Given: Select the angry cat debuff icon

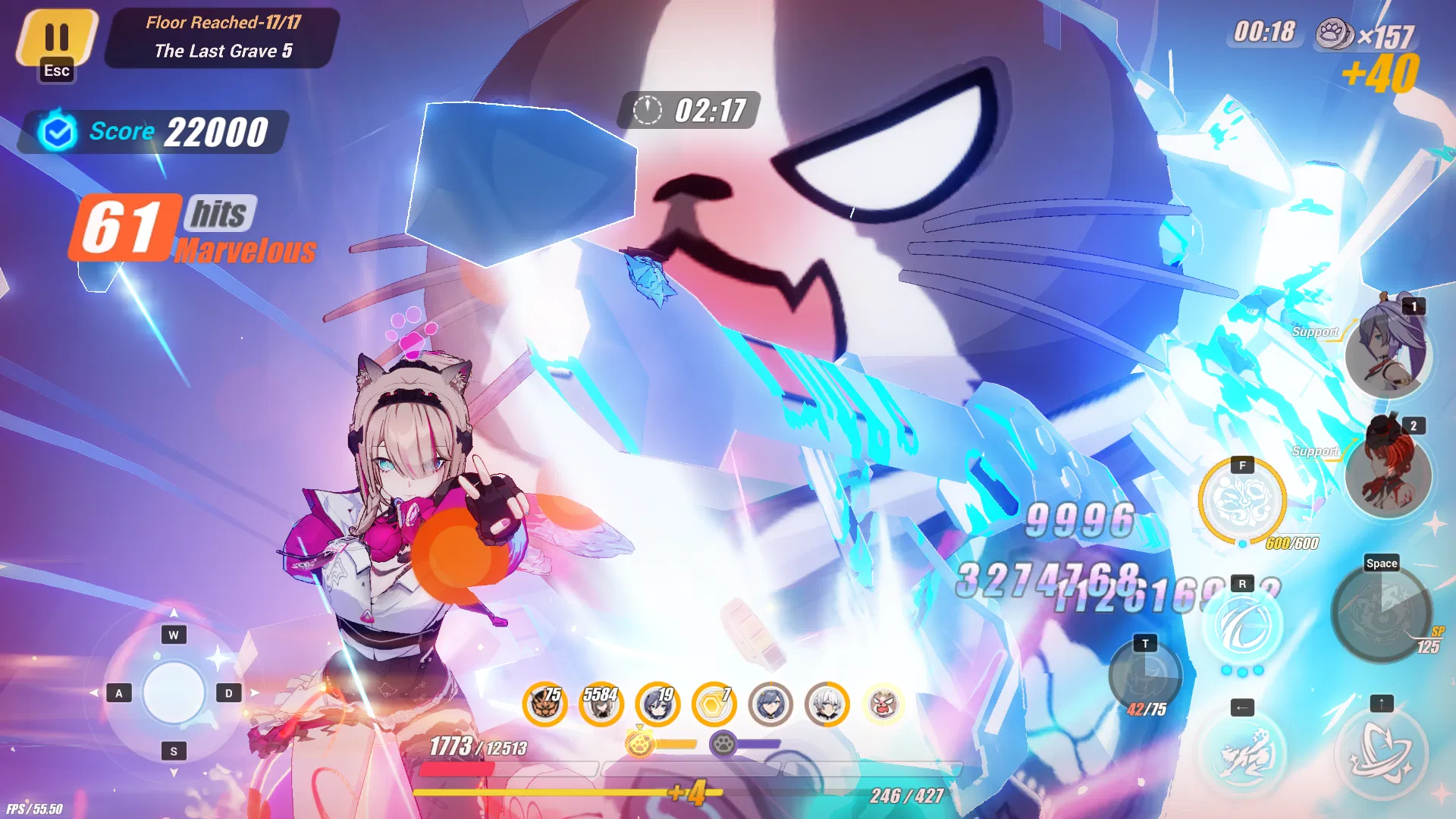Looking at the screenshot, I should pos(882,704).
